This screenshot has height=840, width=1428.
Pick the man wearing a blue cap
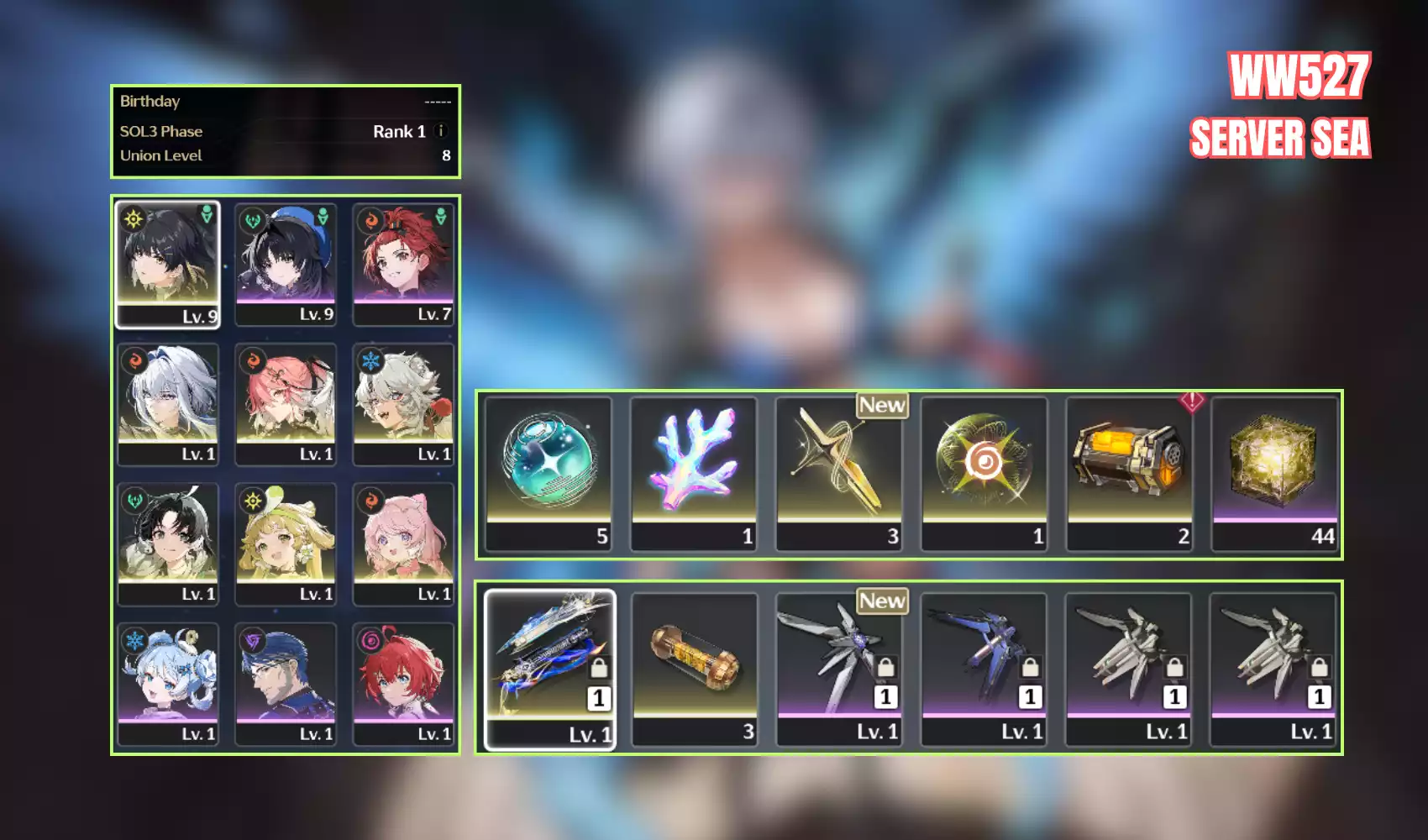(x=286, y=684)
